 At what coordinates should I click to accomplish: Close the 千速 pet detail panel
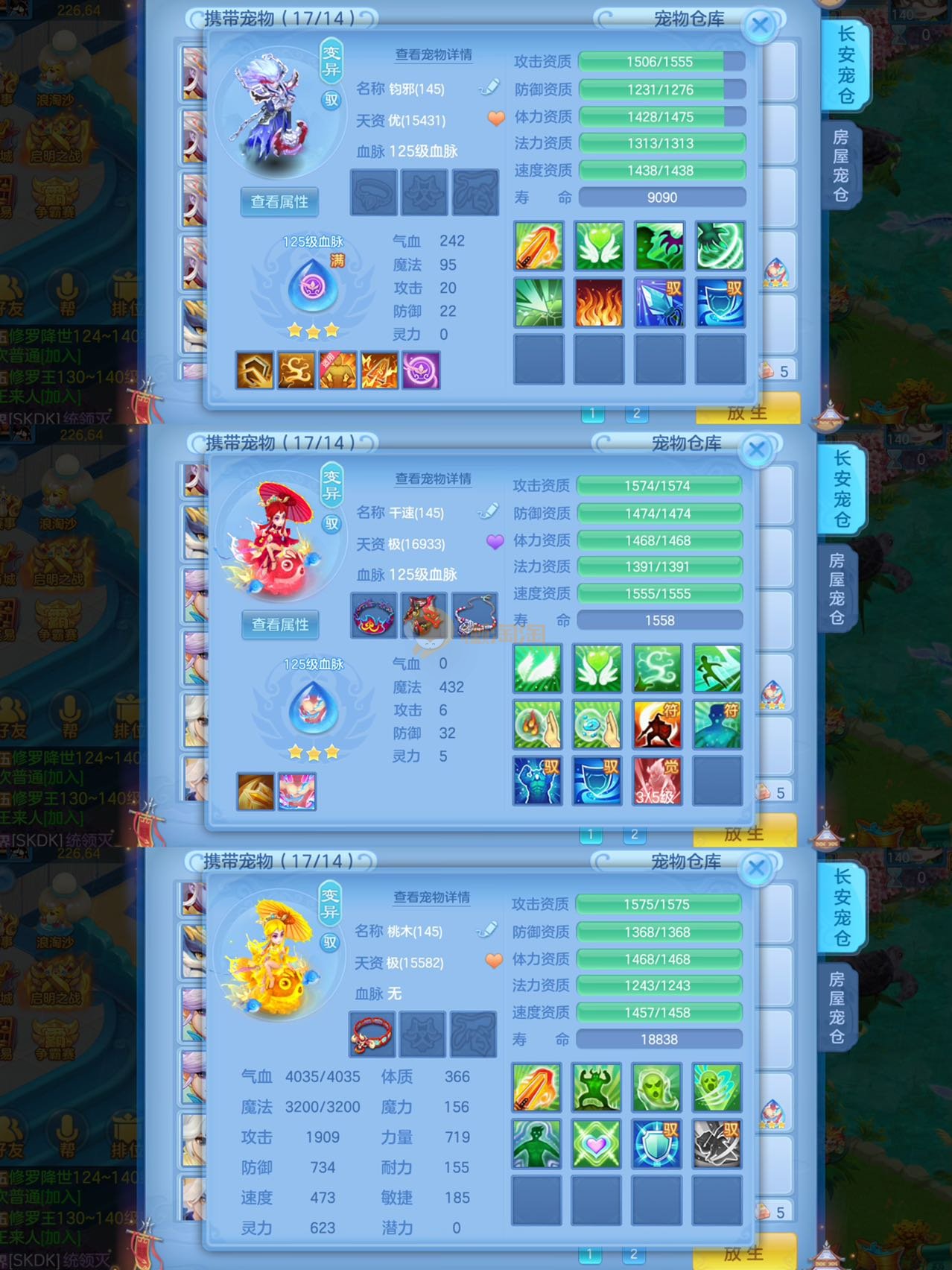coord(757,450)
